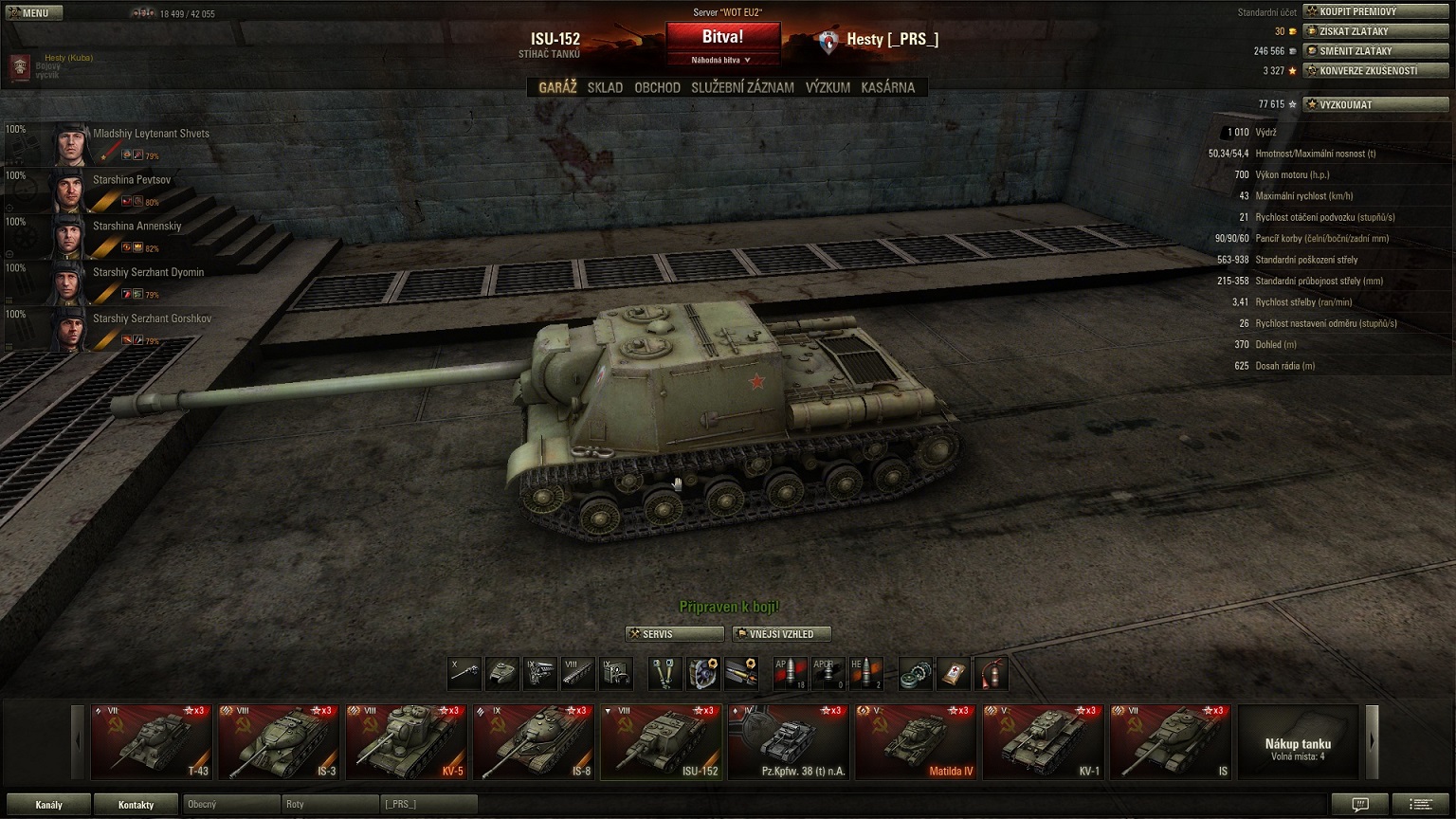Open the VYZKOUMAT research button
Image resolution: width=1456 pixels, height=819 pixels.
tap(1375, 104)
